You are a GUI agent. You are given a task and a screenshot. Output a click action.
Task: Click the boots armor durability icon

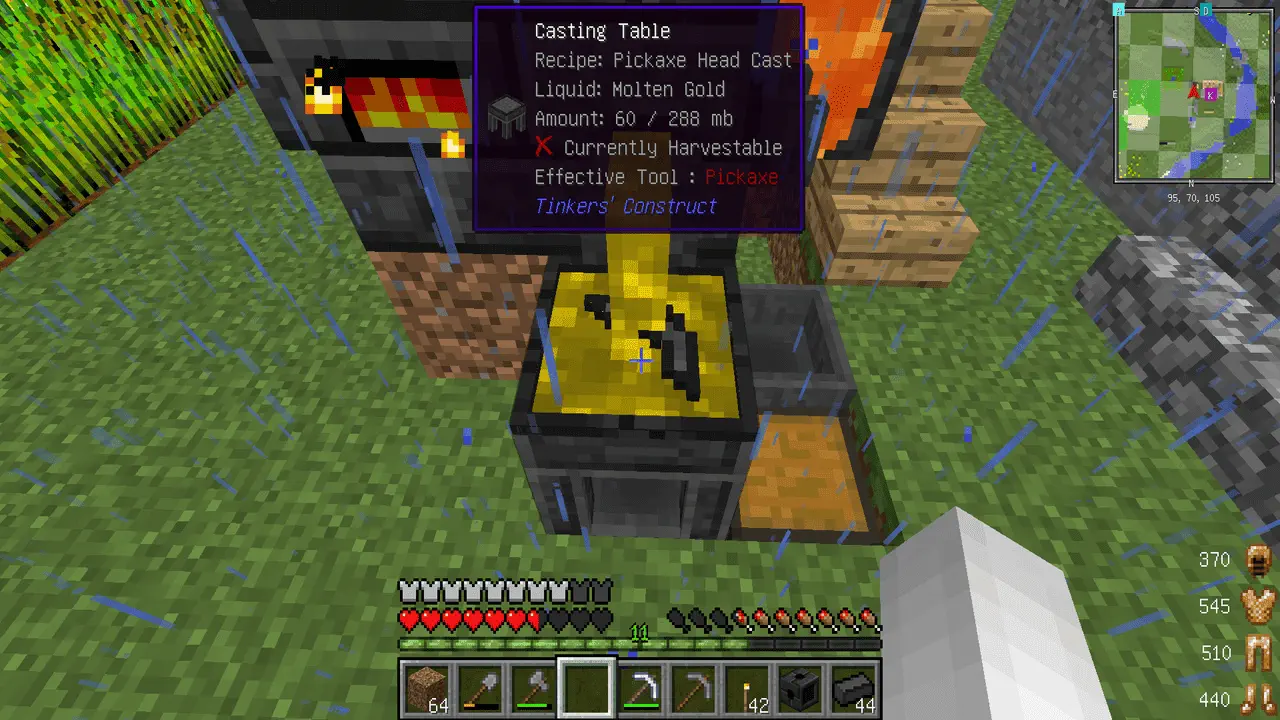[1256, 700]
